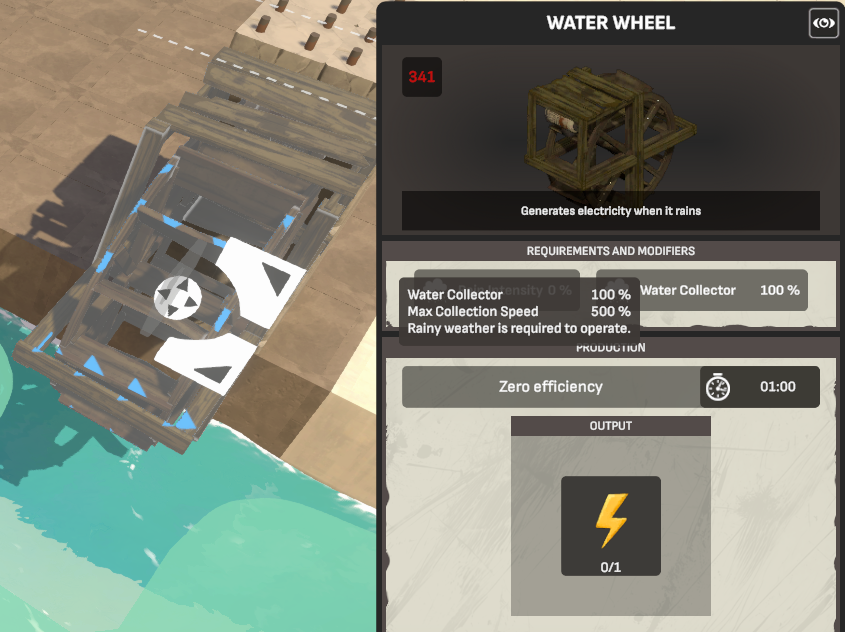Click the four-arrow move handle on the water wheel

[178, 297]
